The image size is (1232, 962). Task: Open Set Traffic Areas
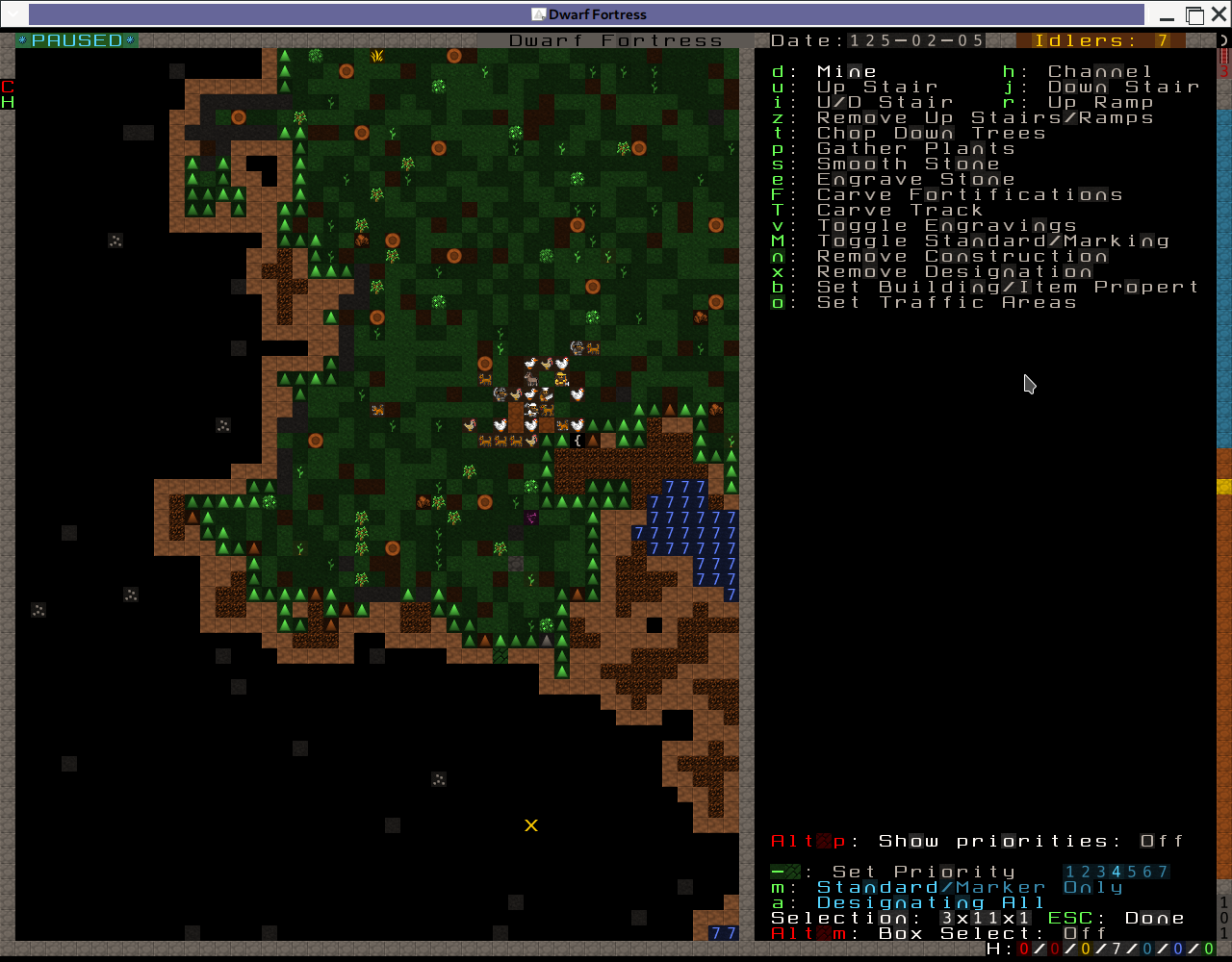tap(946, 302)
